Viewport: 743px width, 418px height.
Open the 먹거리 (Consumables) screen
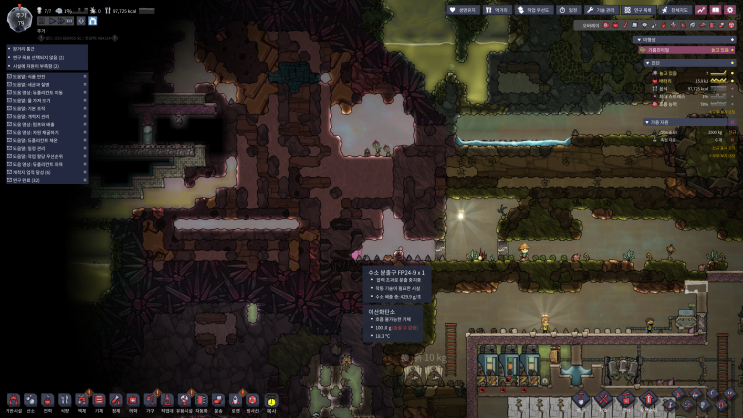[x=498, y=9]
